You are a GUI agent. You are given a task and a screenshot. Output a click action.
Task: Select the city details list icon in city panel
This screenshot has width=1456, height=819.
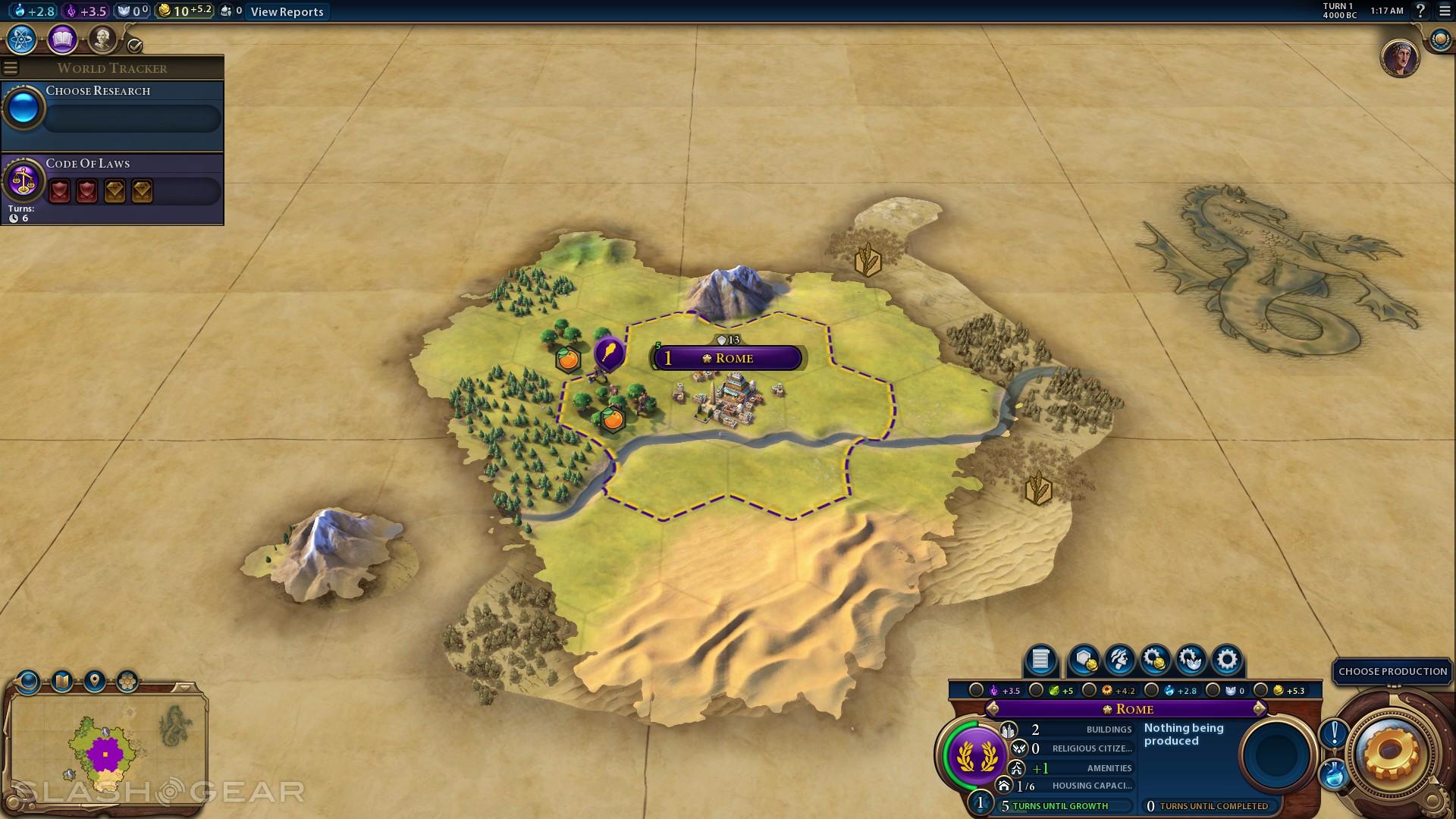[1039, 660]
